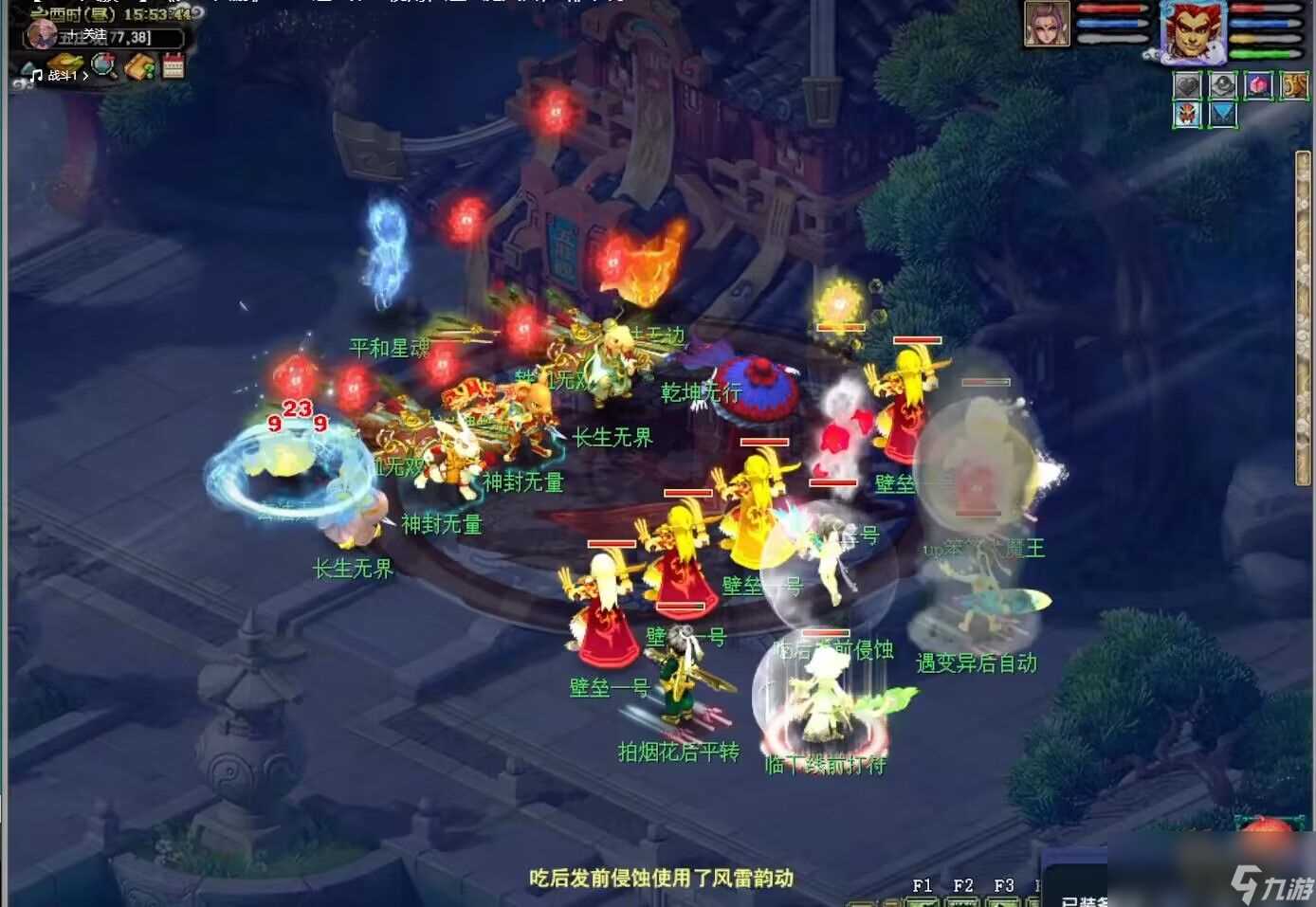Click the golden dragon buff icon
This screenshot has width=1316, height=907.
pyautogui.click(x=1292, y=86)
